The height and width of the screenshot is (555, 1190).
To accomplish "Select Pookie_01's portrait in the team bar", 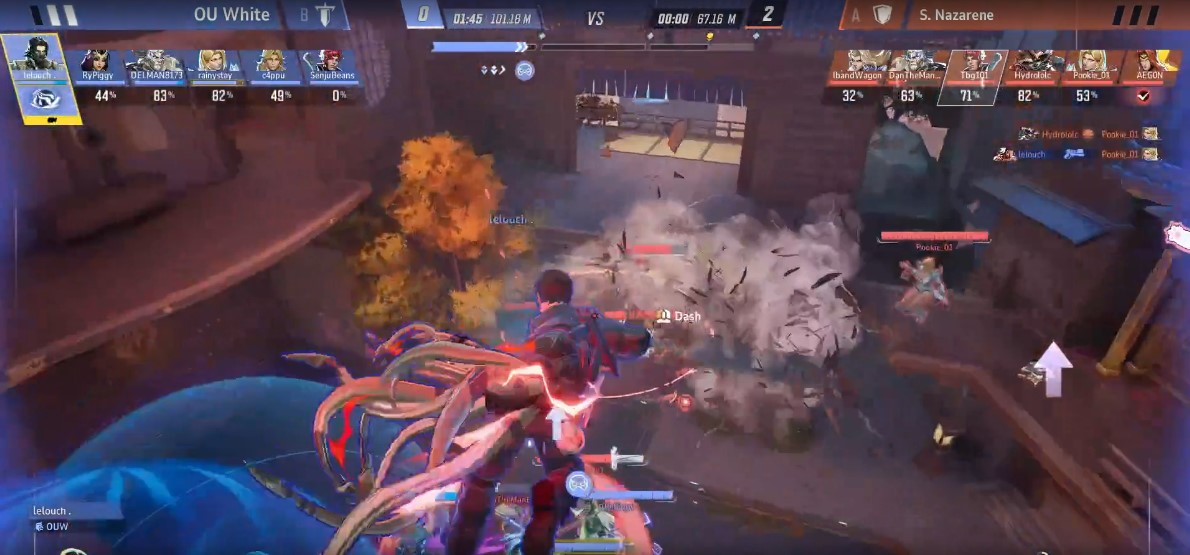I will tap(1084, 64).
